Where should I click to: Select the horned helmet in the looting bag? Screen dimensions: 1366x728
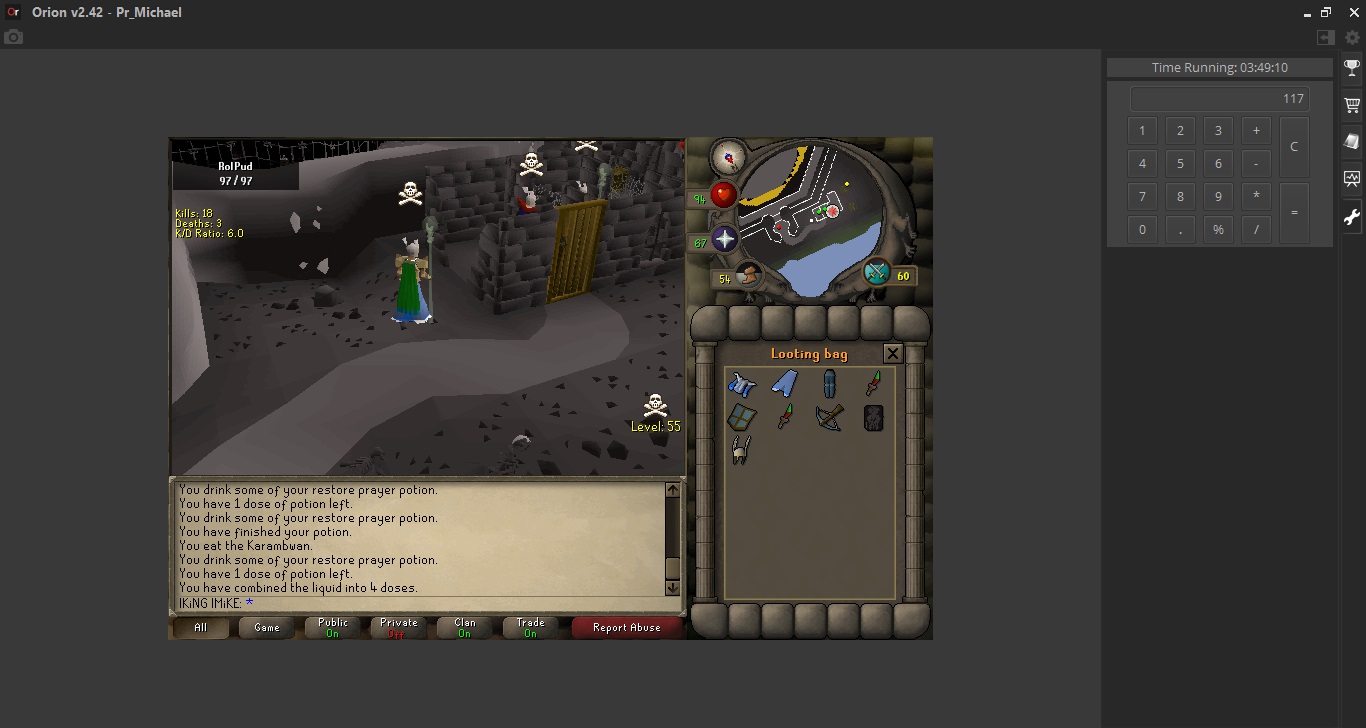740,450
